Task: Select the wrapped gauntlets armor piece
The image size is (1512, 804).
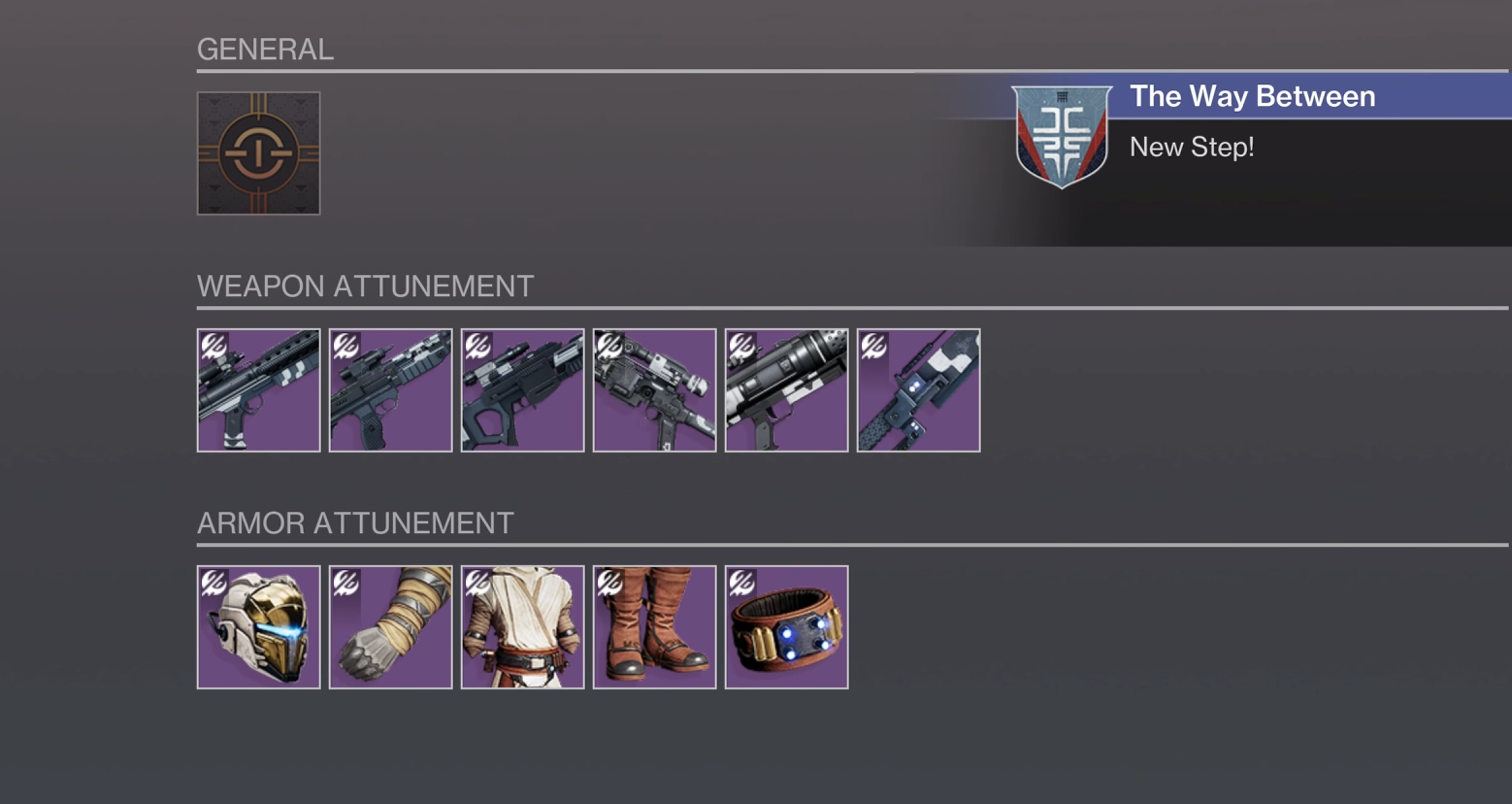Action: 390,626
